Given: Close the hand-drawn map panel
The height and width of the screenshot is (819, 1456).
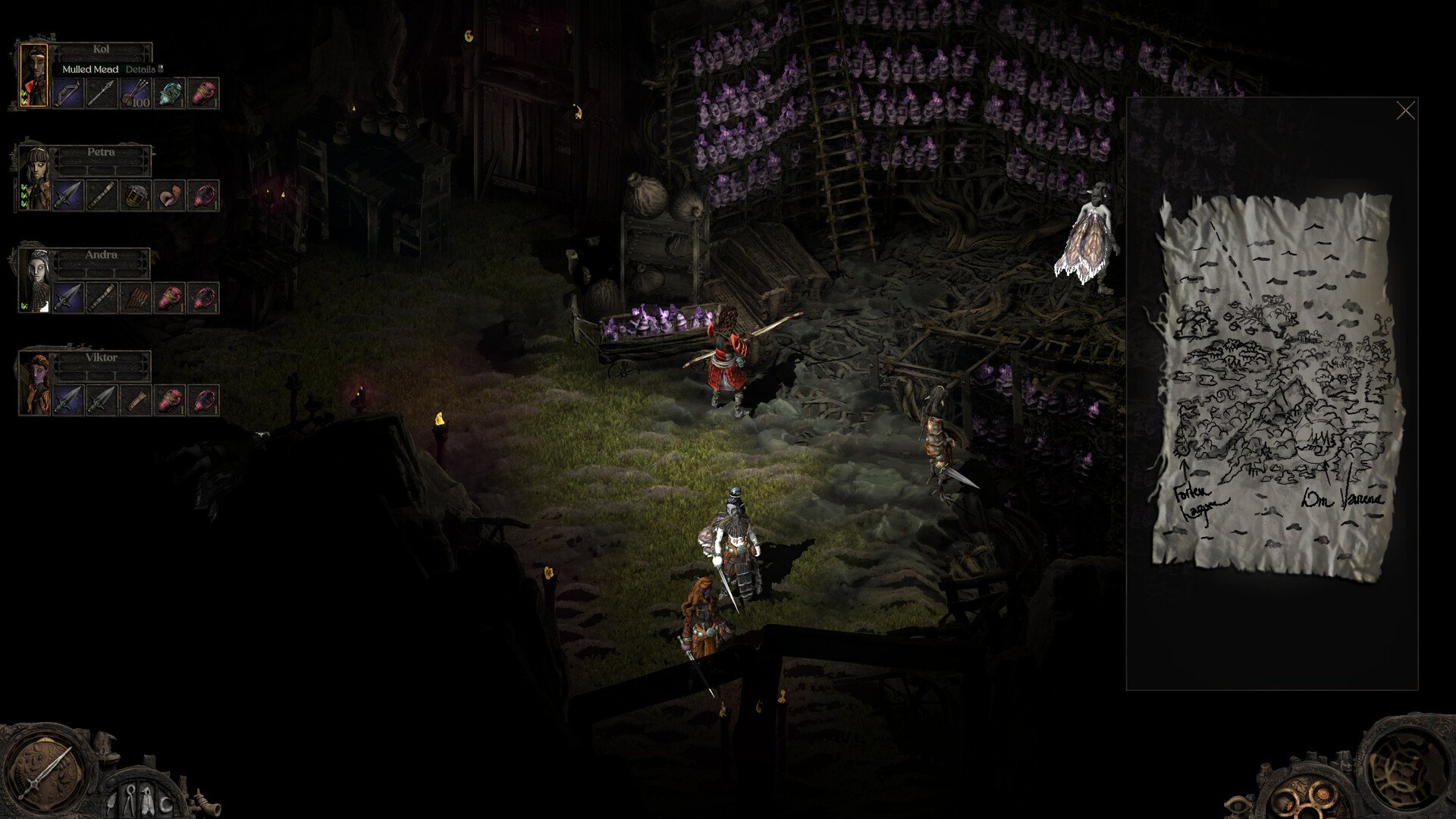Looking at the screenshot, I should click(x=1405, y=111).
